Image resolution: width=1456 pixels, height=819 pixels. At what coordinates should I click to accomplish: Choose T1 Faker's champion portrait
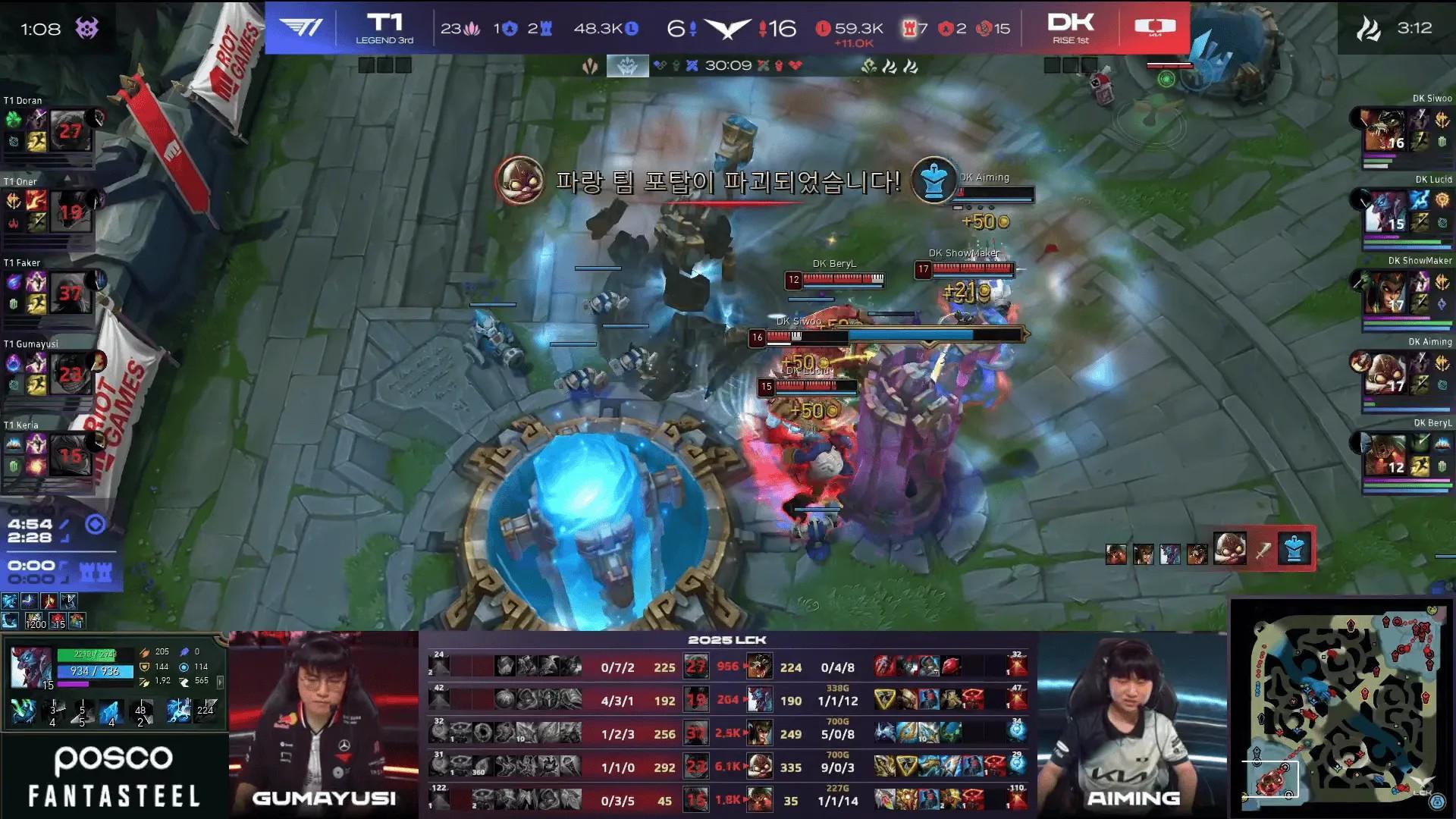[x=71, y=293]
